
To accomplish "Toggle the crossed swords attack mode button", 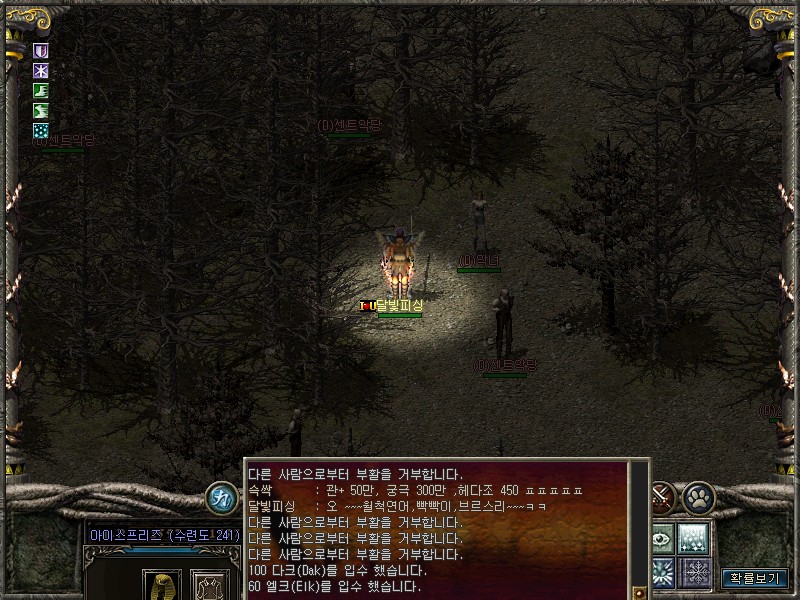I will pos(662,497).
